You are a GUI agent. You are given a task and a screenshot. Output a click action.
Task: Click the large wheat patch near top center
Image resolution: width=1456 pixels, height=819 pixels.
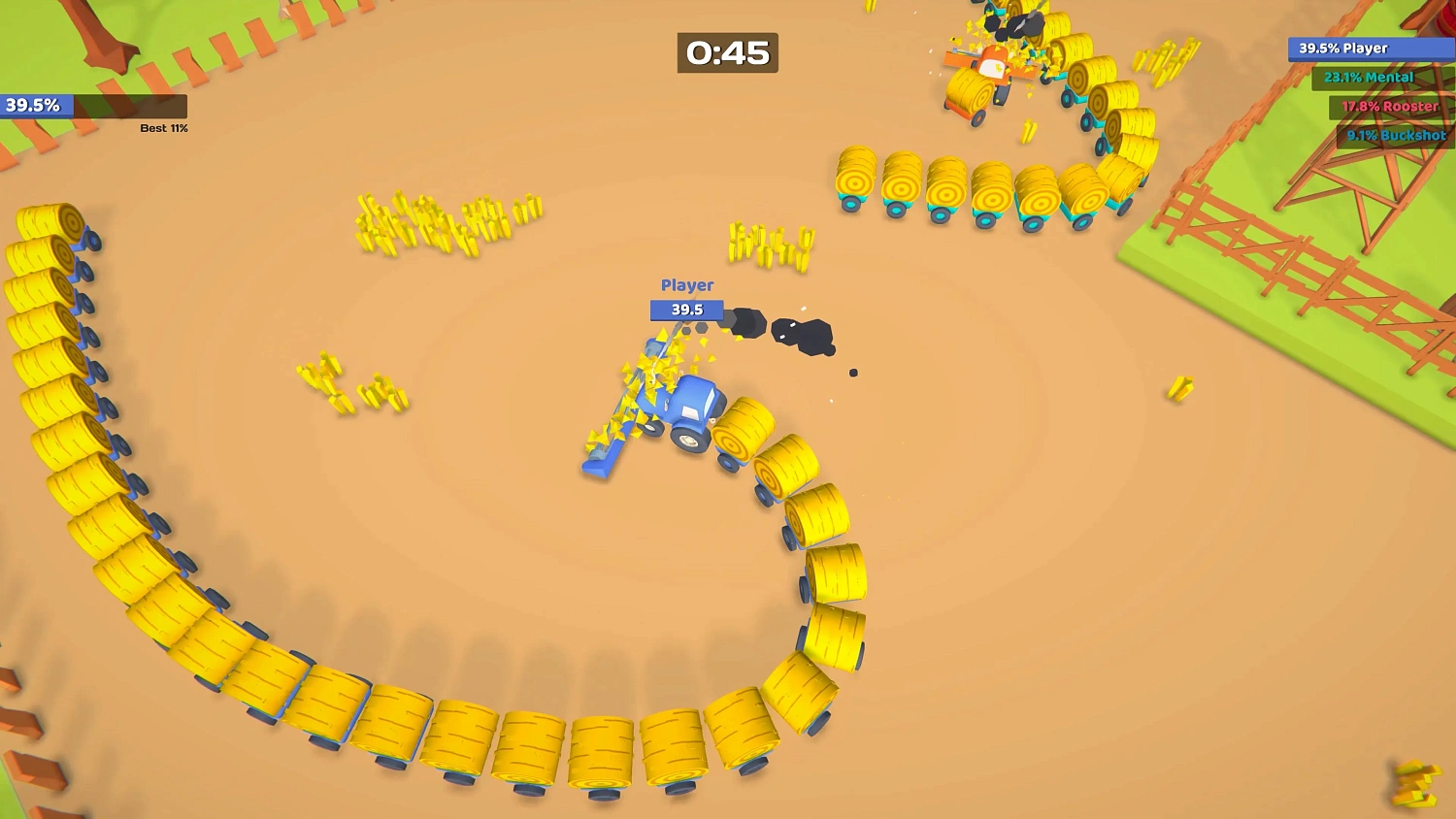click(x=442, y=223)
